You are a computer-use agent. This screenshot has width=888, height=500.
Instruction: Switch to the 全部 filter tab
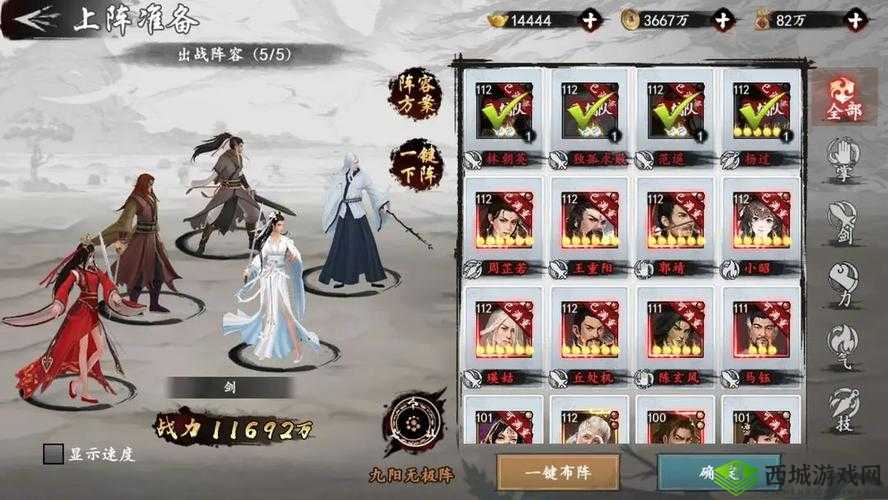[x=844, y=98]
